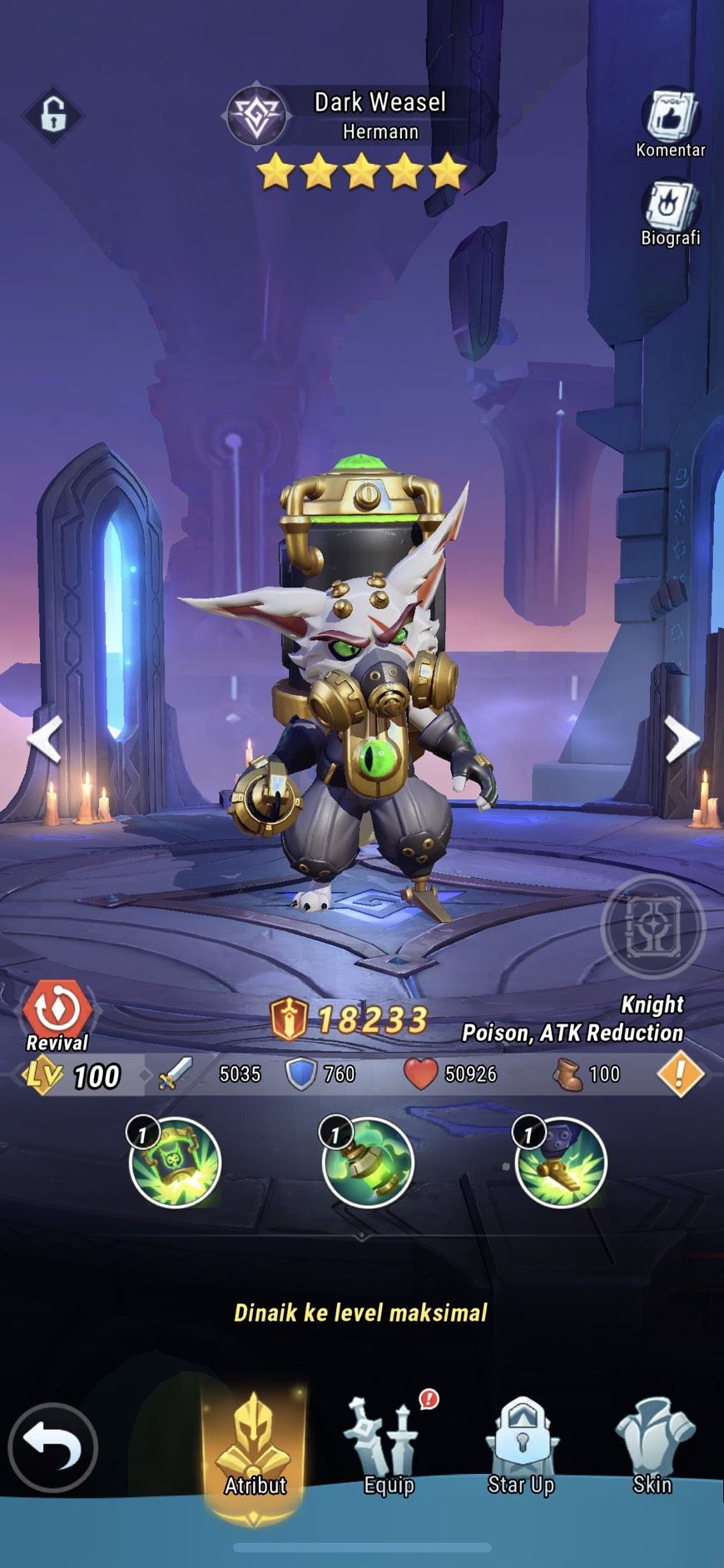Go back with the return arrow button

tap(53, 1446)
